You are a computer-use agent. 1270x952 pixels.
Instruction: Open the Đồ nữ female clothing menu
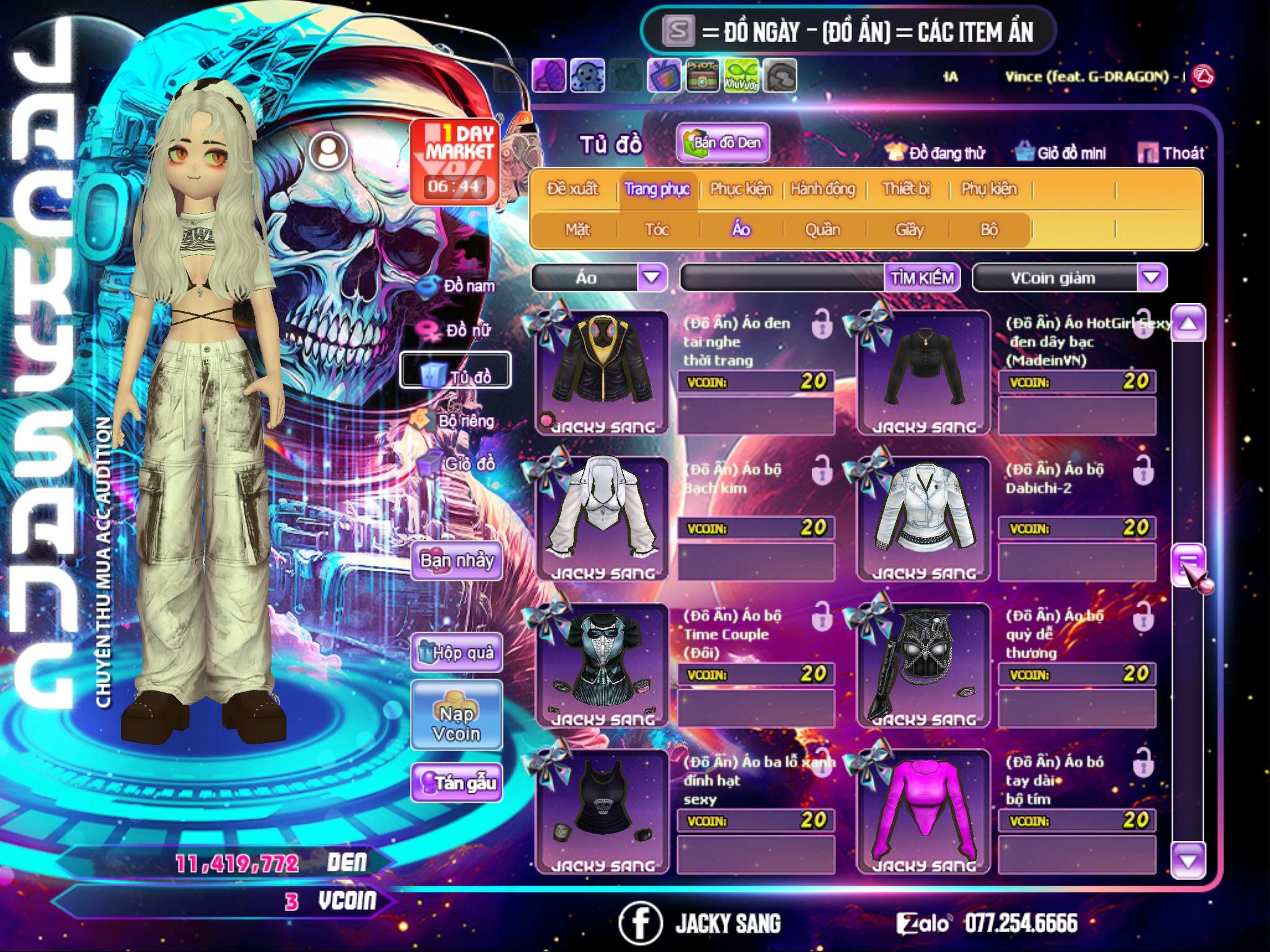[x=458, y=330]
